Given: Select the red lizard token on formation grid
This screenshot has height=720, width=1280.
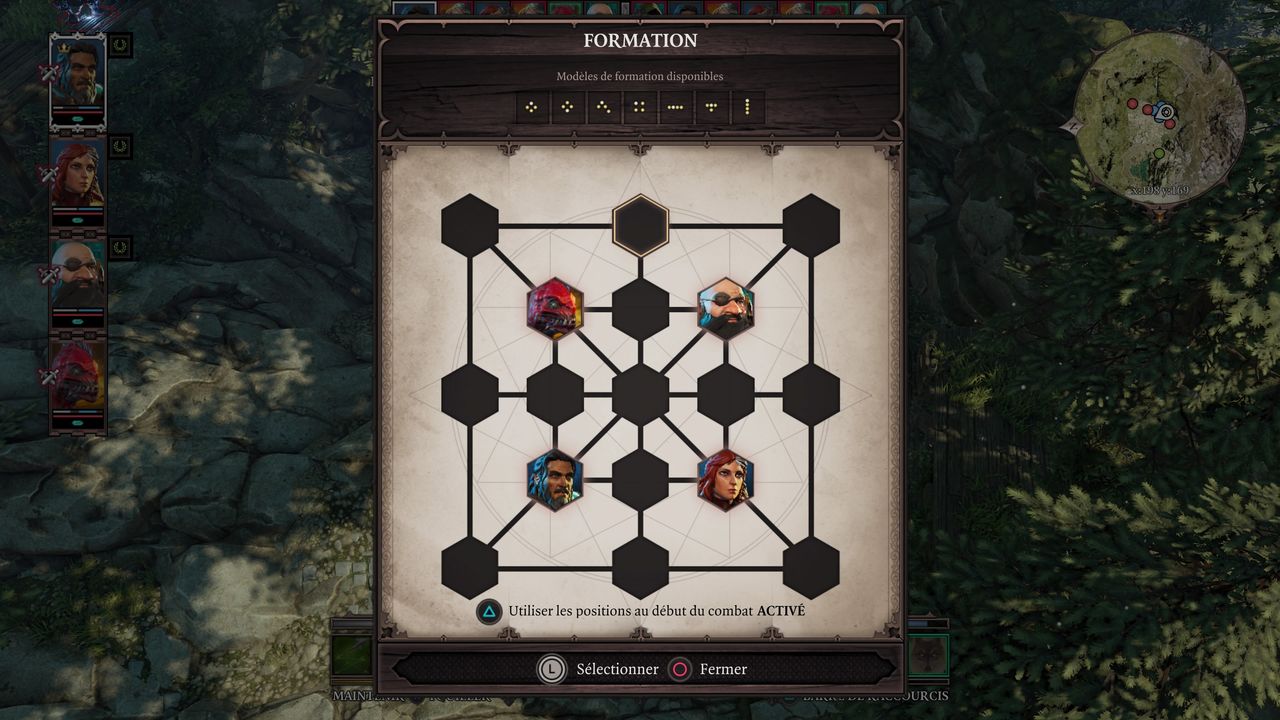Looking at the screenshot, I should pyautogui.click(x=555, y=309).
